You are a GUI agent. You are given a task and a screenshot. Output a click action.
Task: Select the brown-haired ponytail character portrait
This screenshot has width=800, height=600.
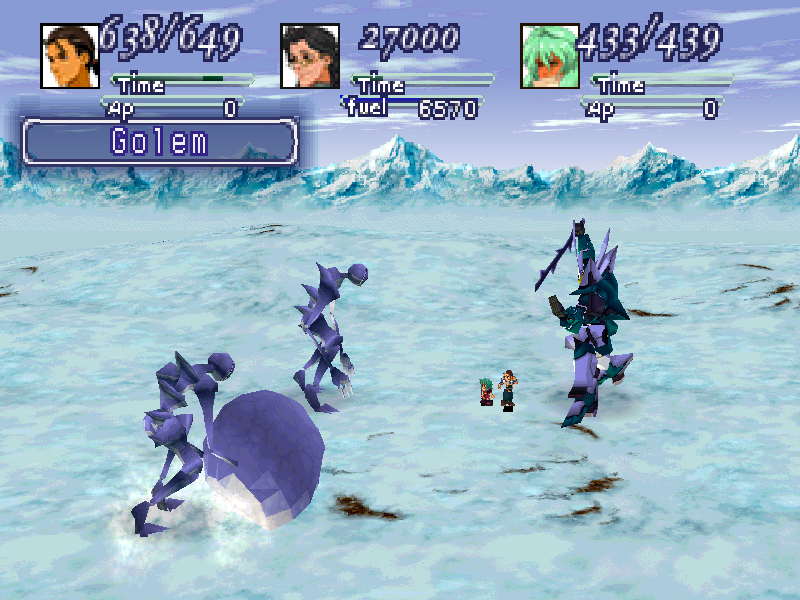click(x=69, y=56)
